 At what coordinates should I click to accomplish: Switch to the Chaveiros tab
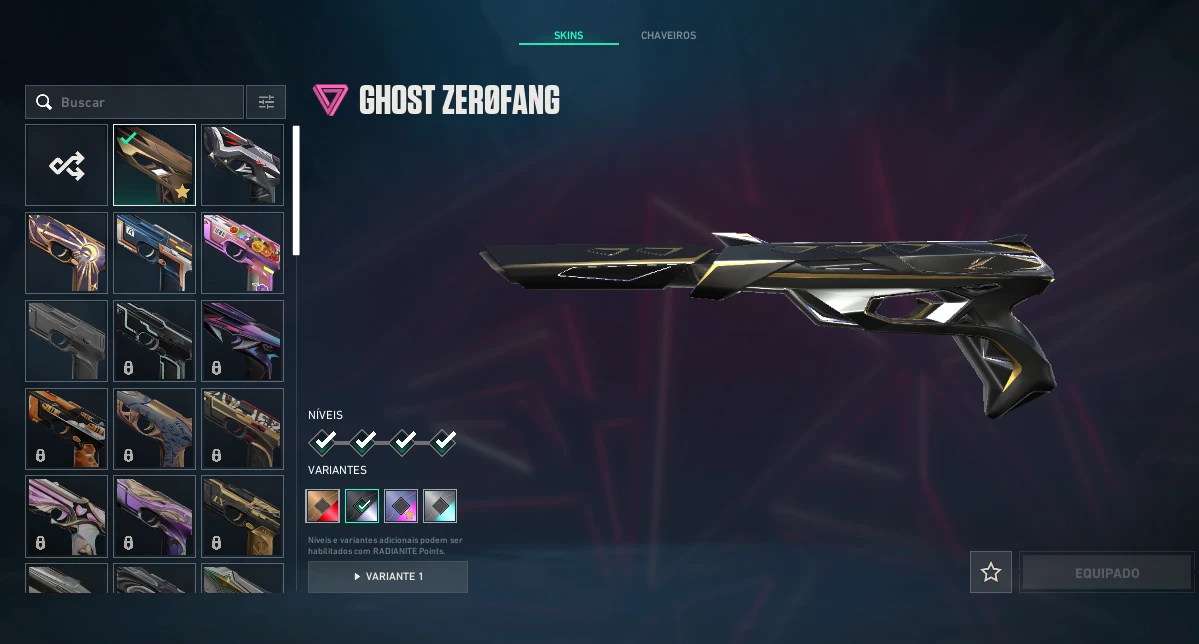tap(668, 36)
